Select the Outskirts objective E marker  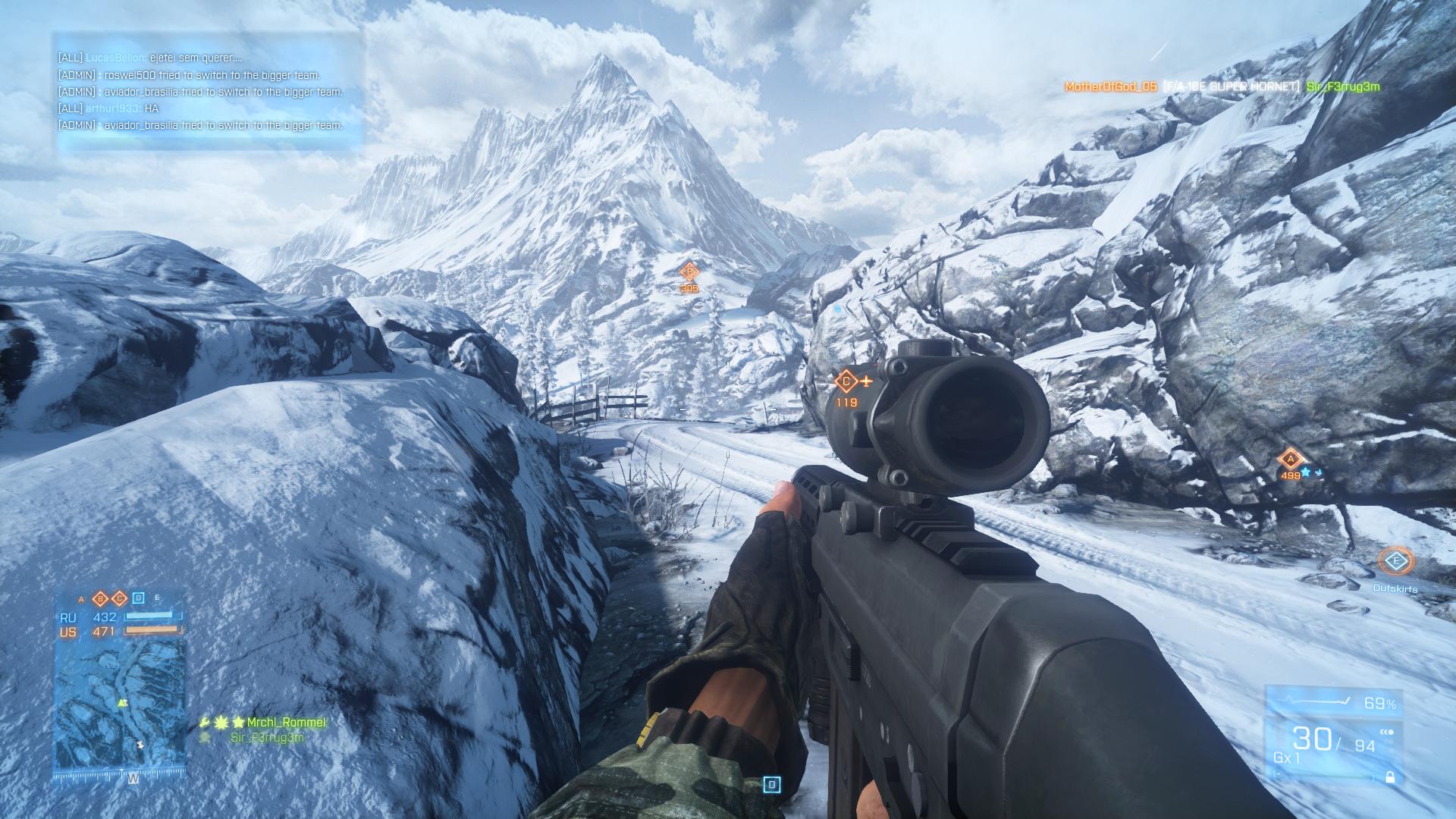(x=1395, y=562)
